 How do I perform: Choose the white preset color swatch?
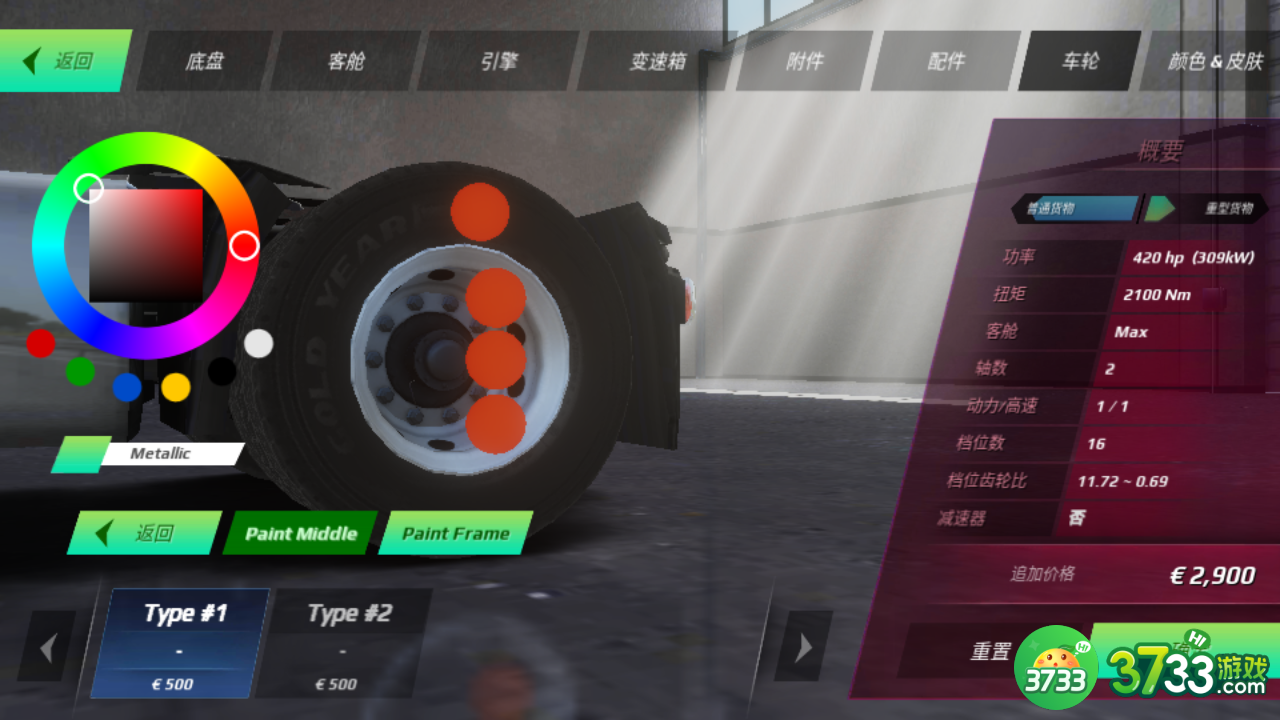258,344
